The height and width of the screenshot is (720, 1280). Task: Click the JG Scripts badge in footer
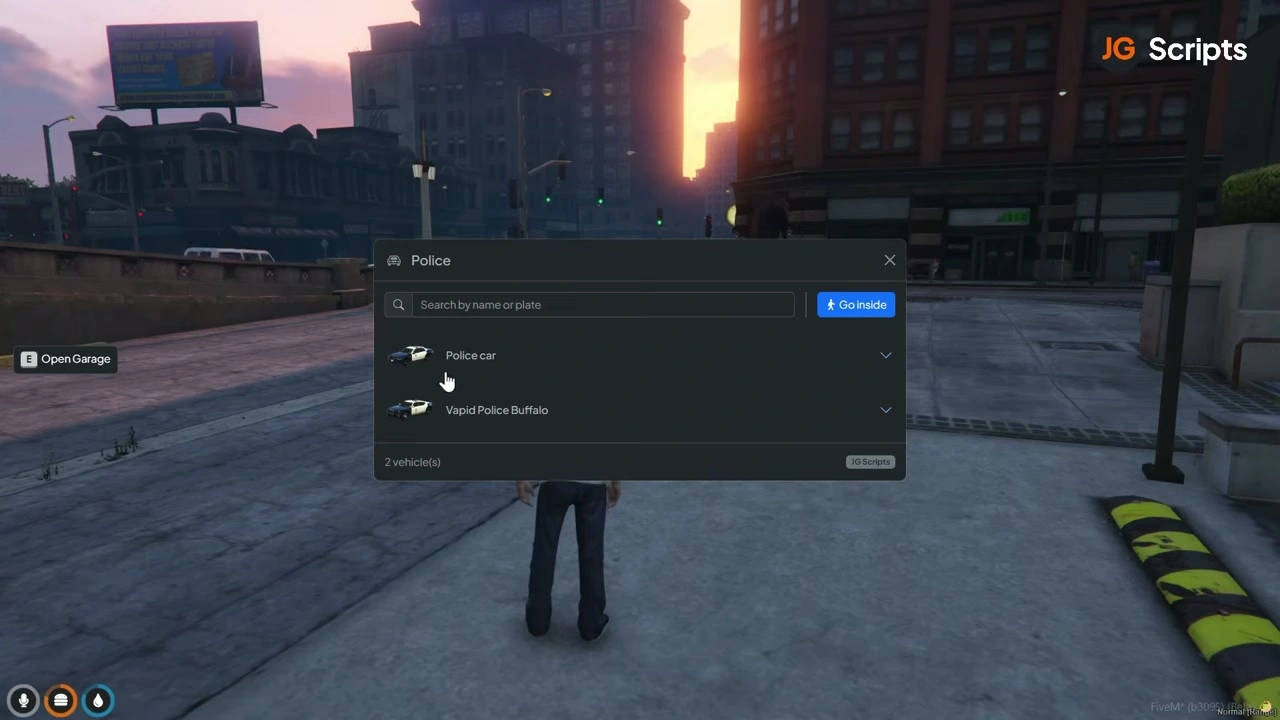click(x=869, y=462)
